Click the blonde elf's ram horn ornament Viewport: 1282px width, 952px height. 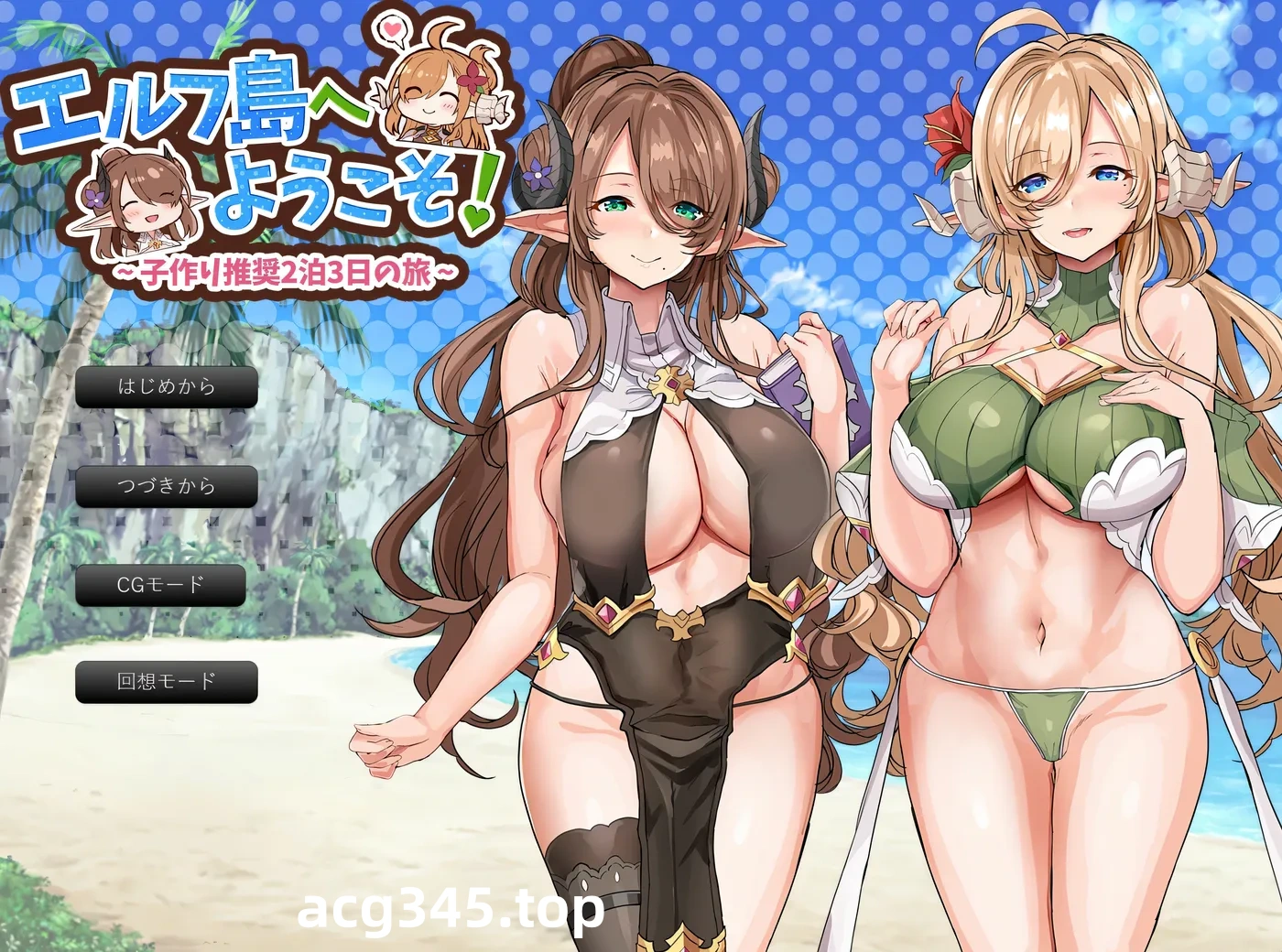(x=1186, y=178)
